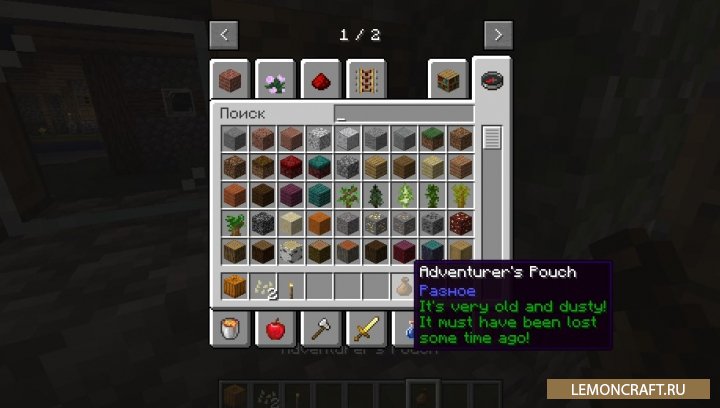This screenshot has height=408, width=720.
Task: Click the item list scrollbar handle
Action: (492, 138)
